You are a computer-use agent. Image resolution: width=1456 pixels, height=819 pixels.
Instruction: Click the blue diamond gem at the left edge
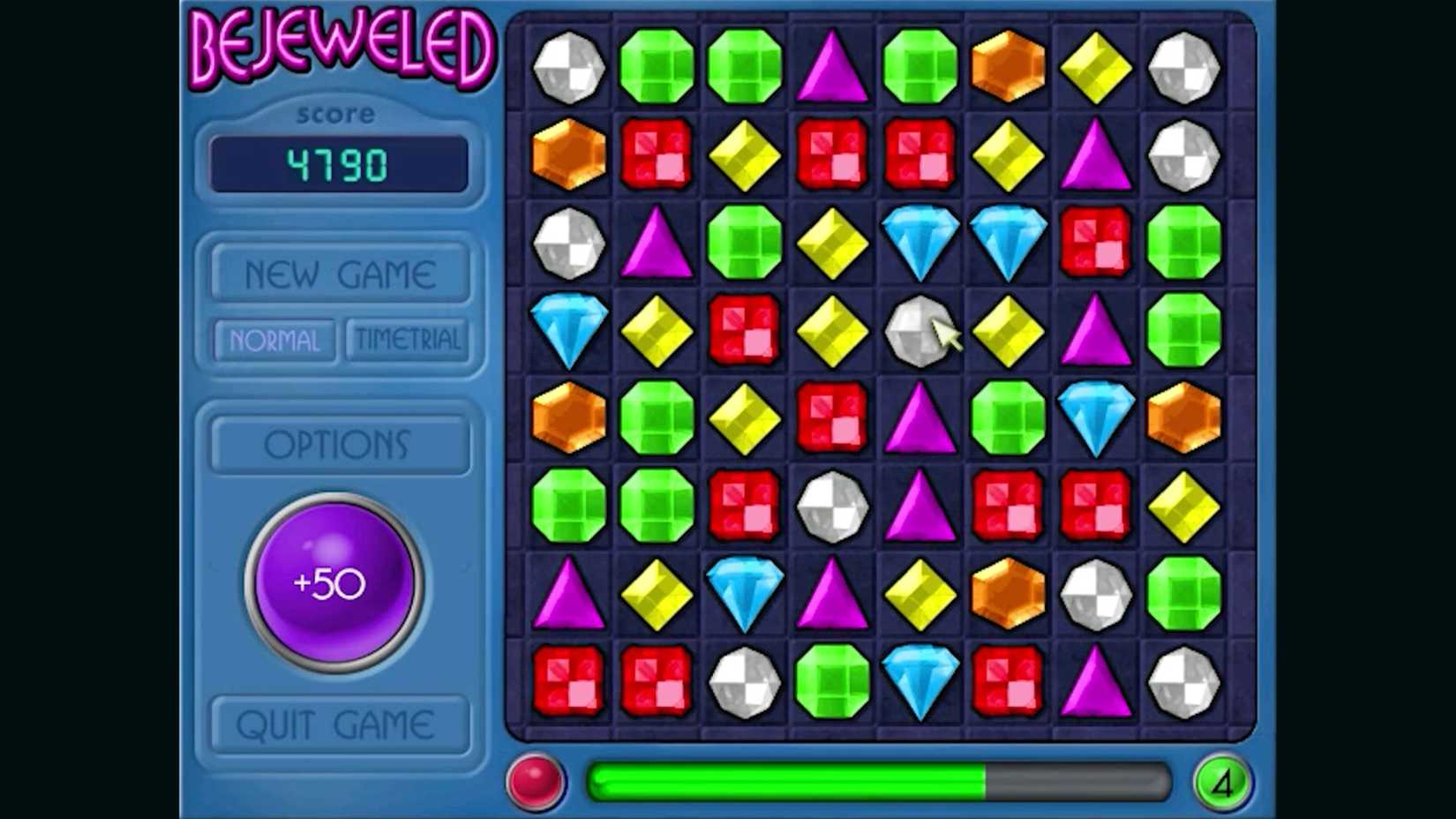click(569, 328)
